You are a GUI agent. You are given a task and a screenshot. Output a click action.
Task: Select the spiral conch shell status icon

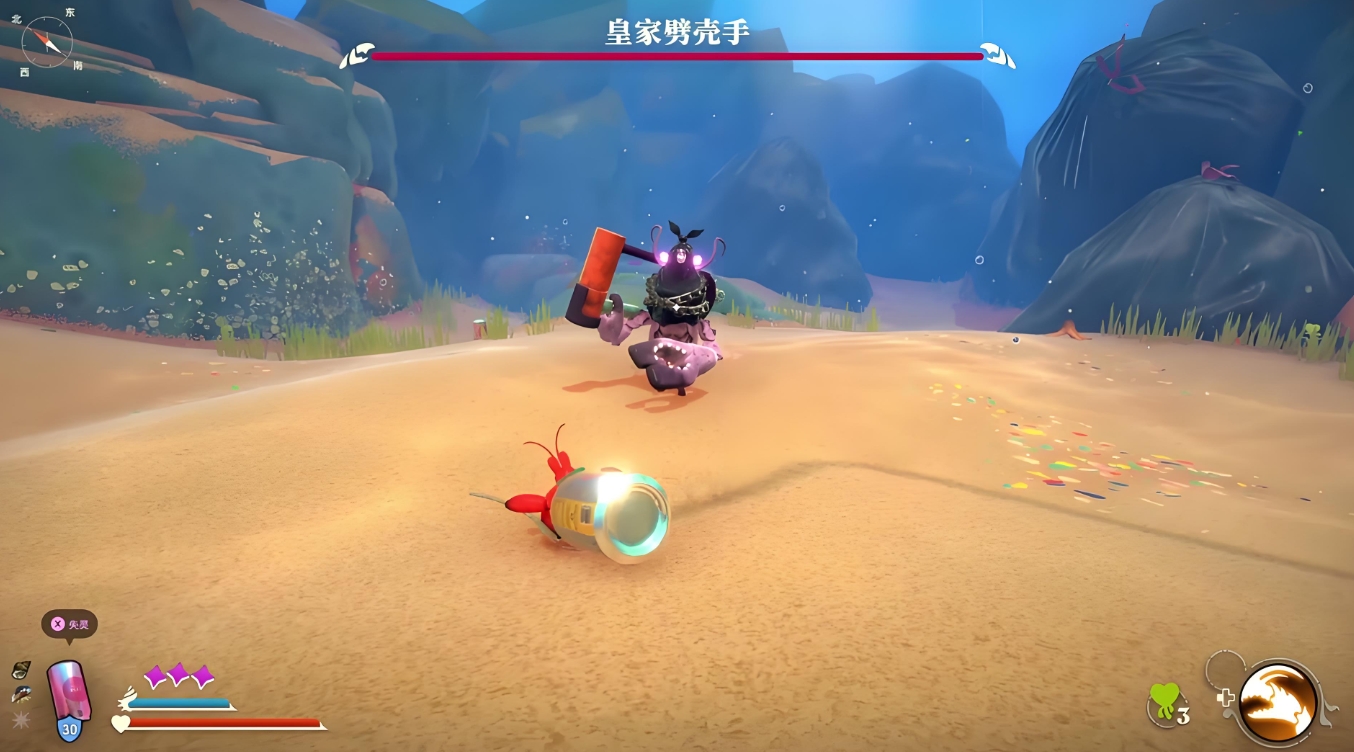point(21,670)
